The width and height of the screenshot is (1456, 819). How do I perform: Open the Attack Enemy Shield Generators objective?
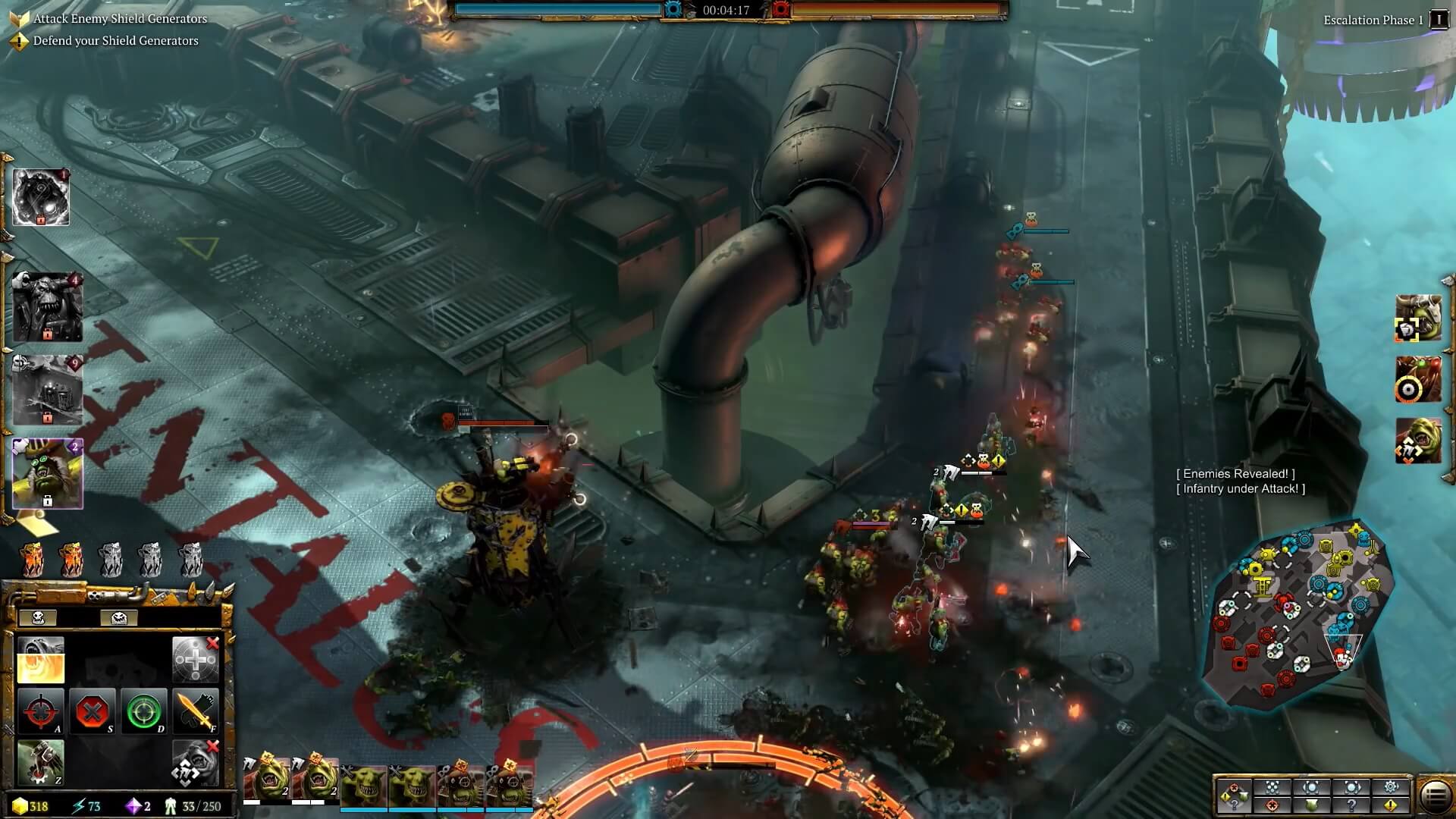click(120, 18)
